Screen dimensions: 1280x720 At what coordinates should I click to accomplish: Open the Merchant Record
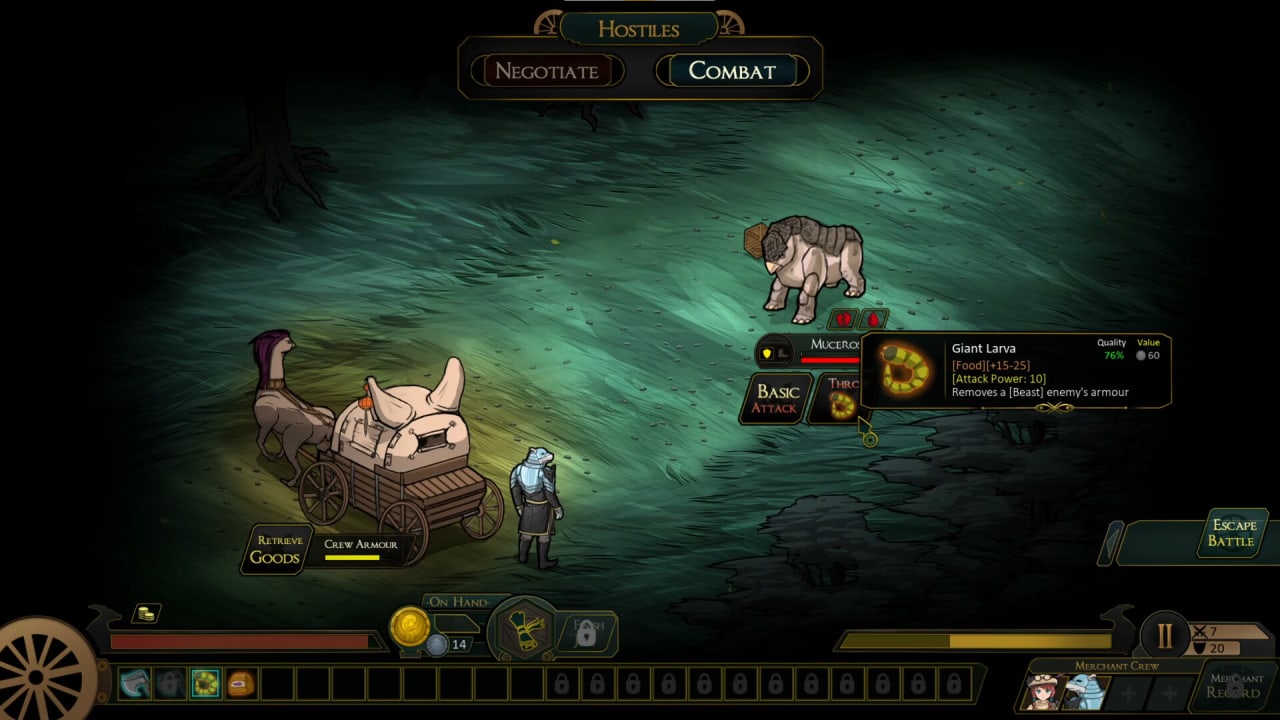1234,685
